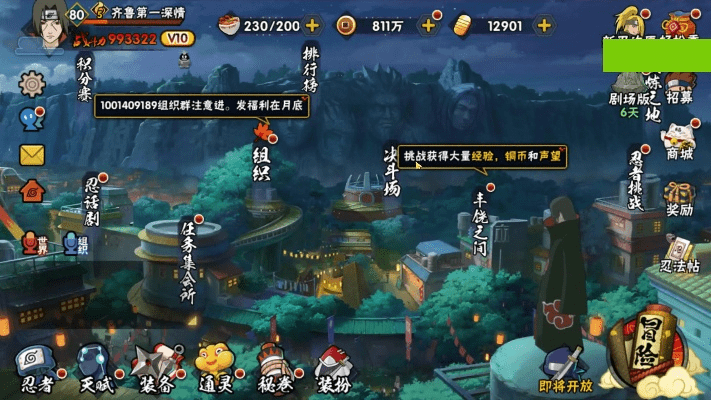711x400 pixels.
Task: Add gold ingots with the plus button
Action: pos(545,25)
